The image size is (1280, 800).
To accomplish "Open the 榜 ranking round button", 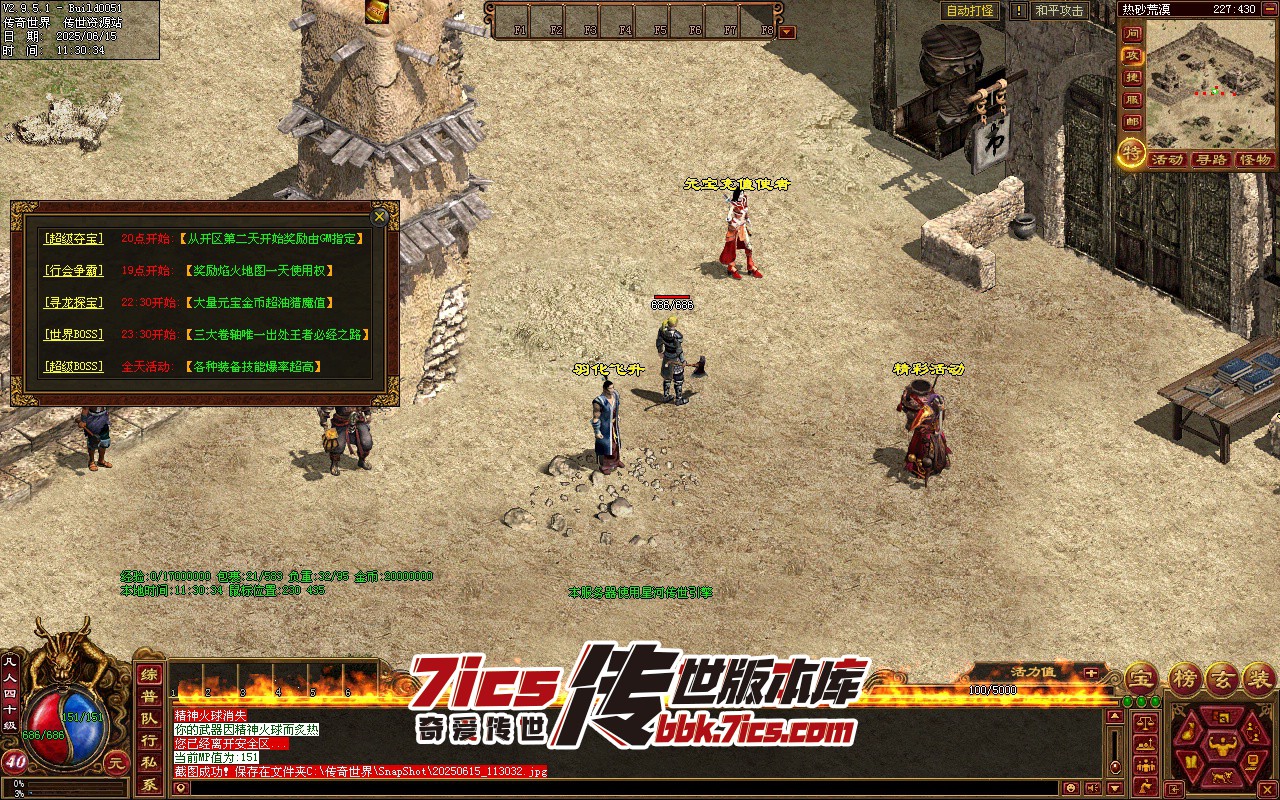I will [1183, 678].
